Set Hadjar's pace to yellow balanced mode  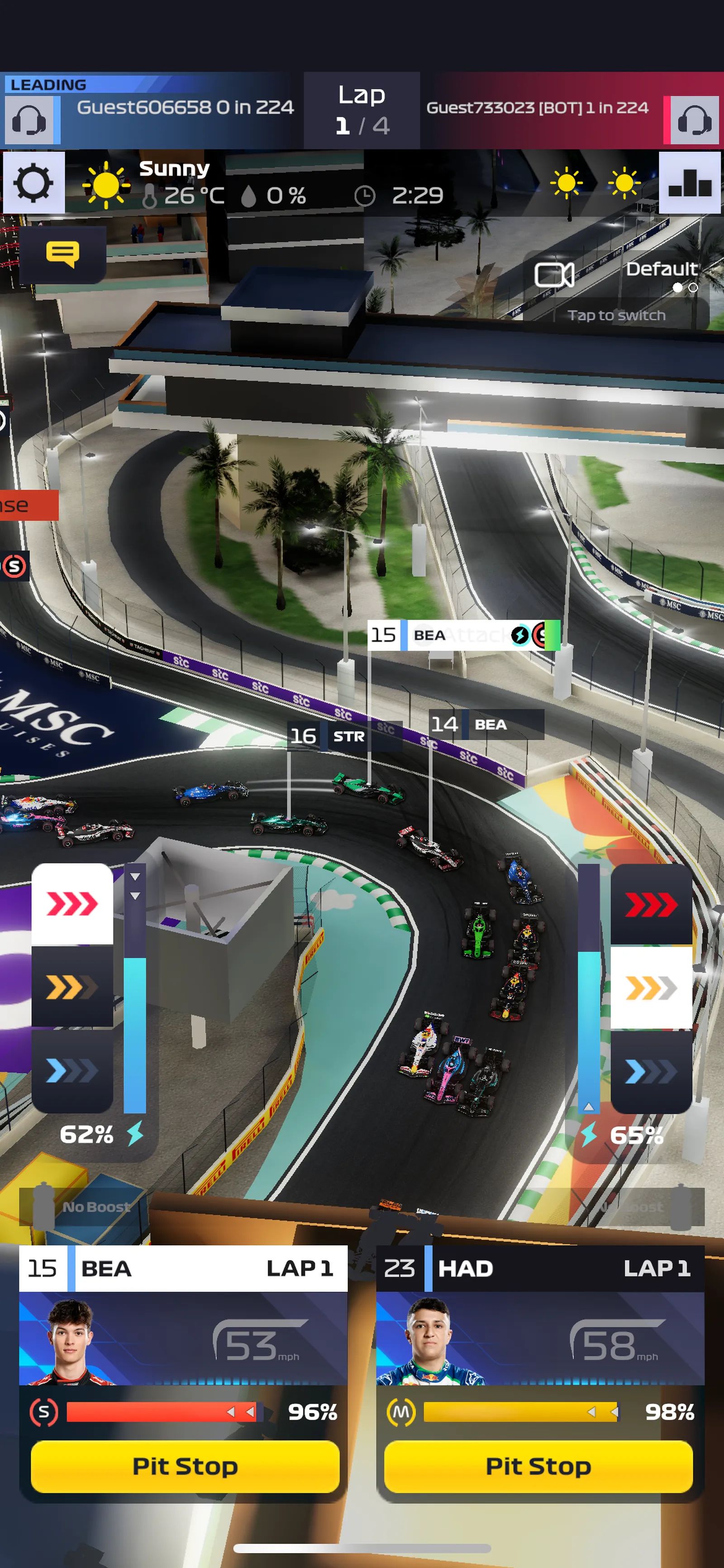(651, 988)
